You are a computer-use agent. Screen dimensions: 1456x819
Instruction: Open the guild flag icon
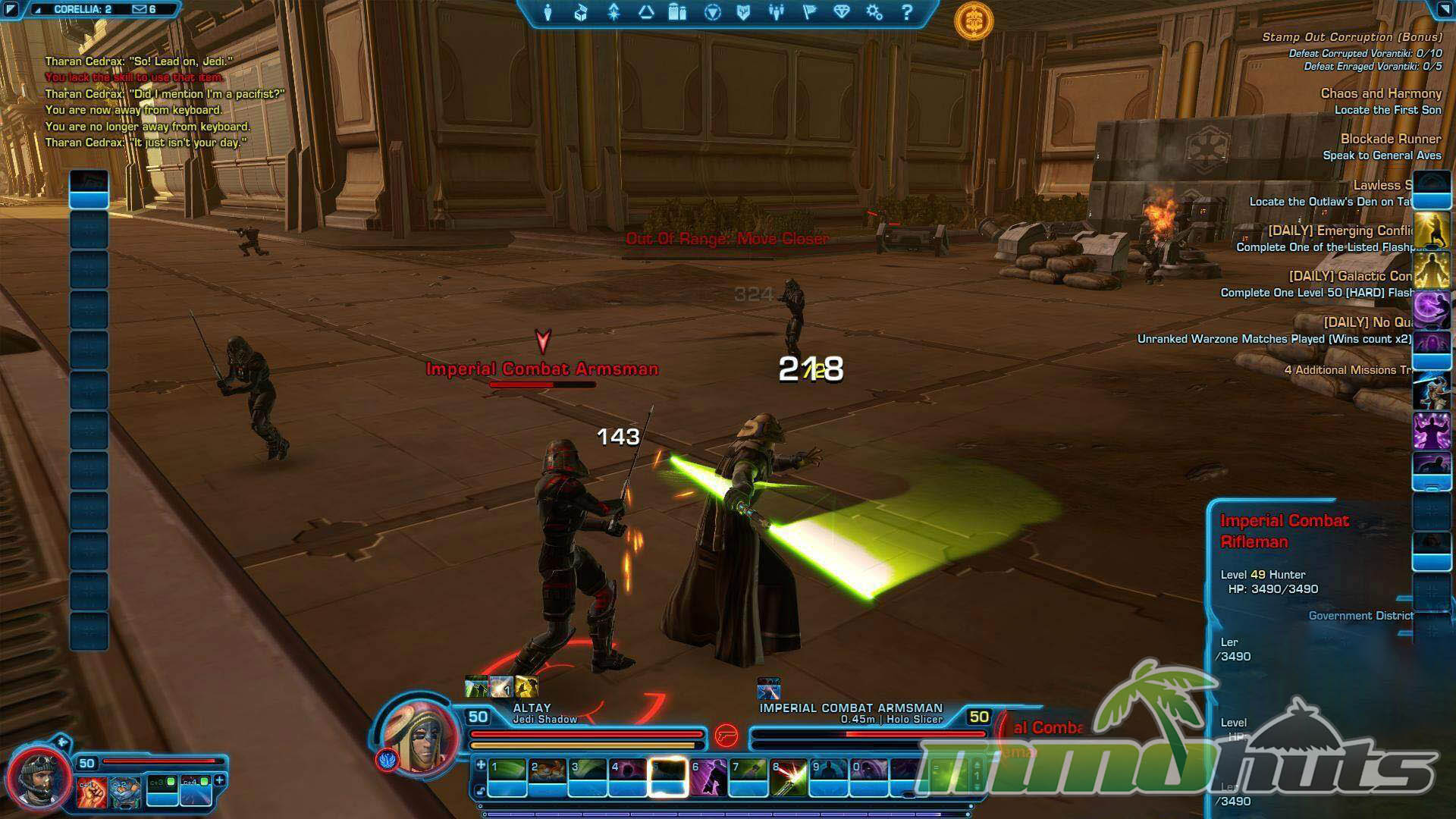point(809,13)
